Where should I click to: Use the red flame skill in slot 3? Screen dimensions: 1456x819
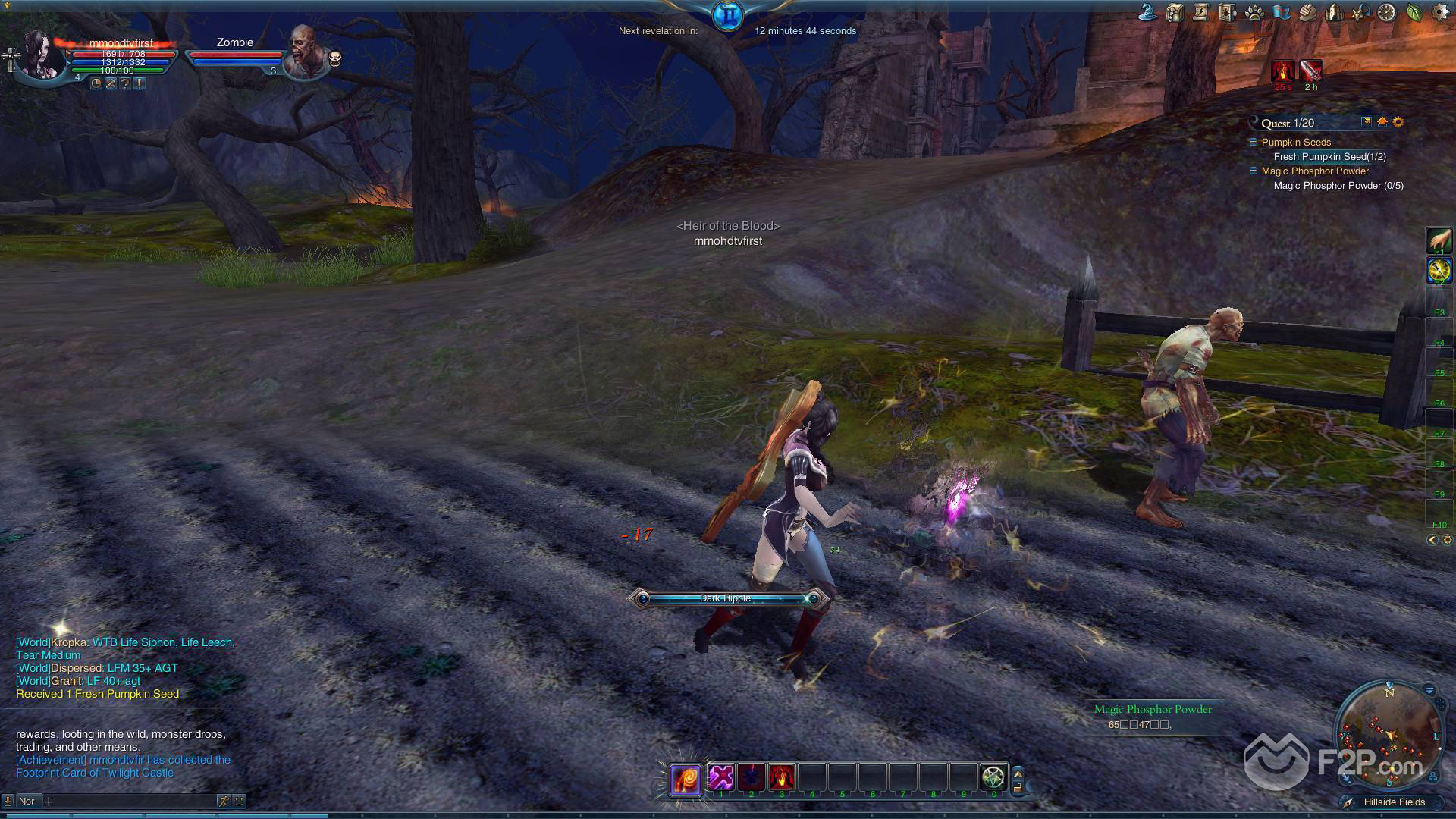(x=782, y=777)
